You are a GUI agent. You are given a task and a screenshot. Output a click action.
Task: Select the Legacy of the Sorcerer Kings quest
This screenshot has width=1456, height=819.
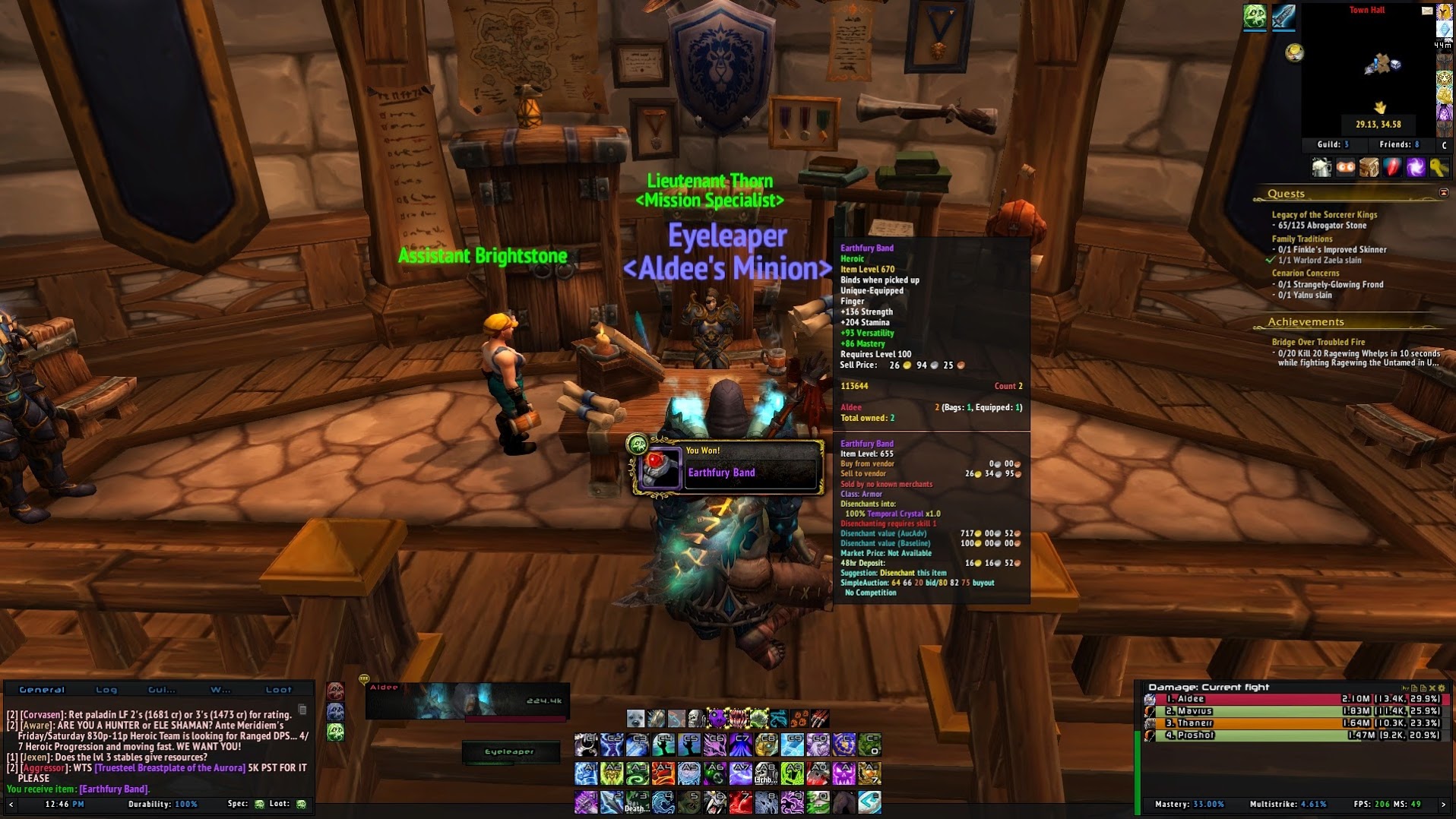click(1324, 215)
